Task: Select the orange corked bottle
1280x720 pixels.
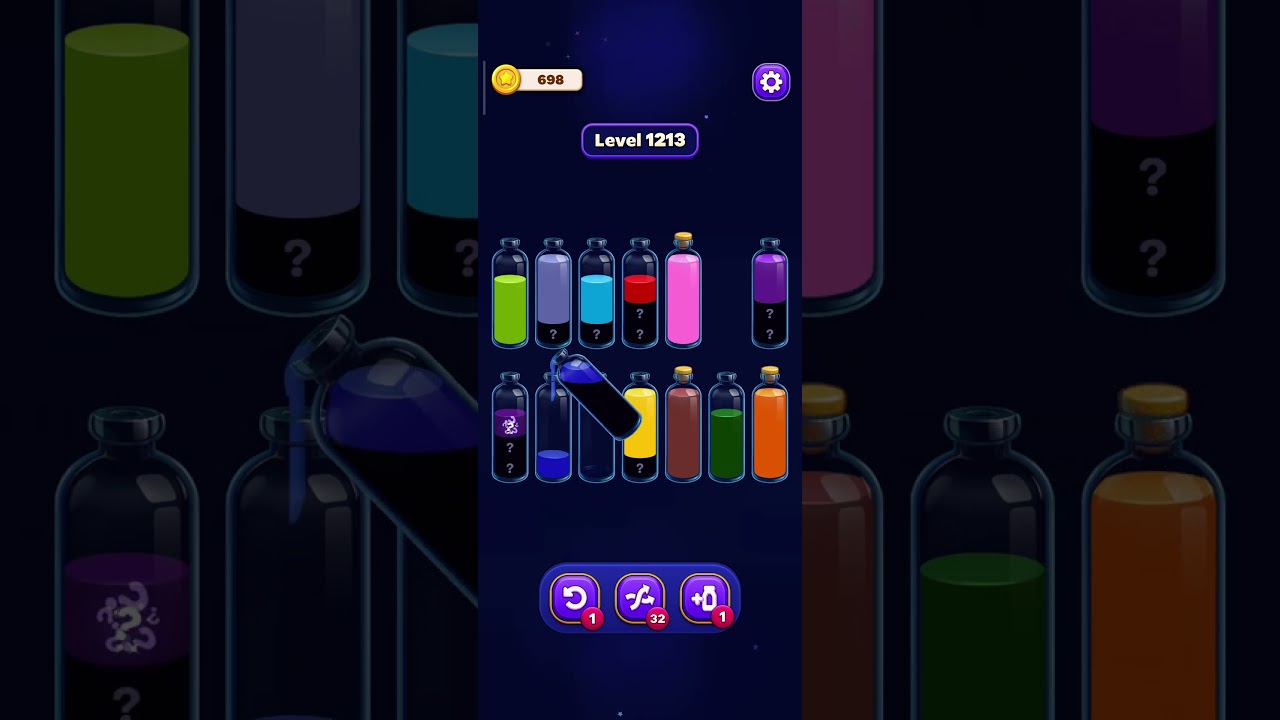Action: click(x=769, y=430)
